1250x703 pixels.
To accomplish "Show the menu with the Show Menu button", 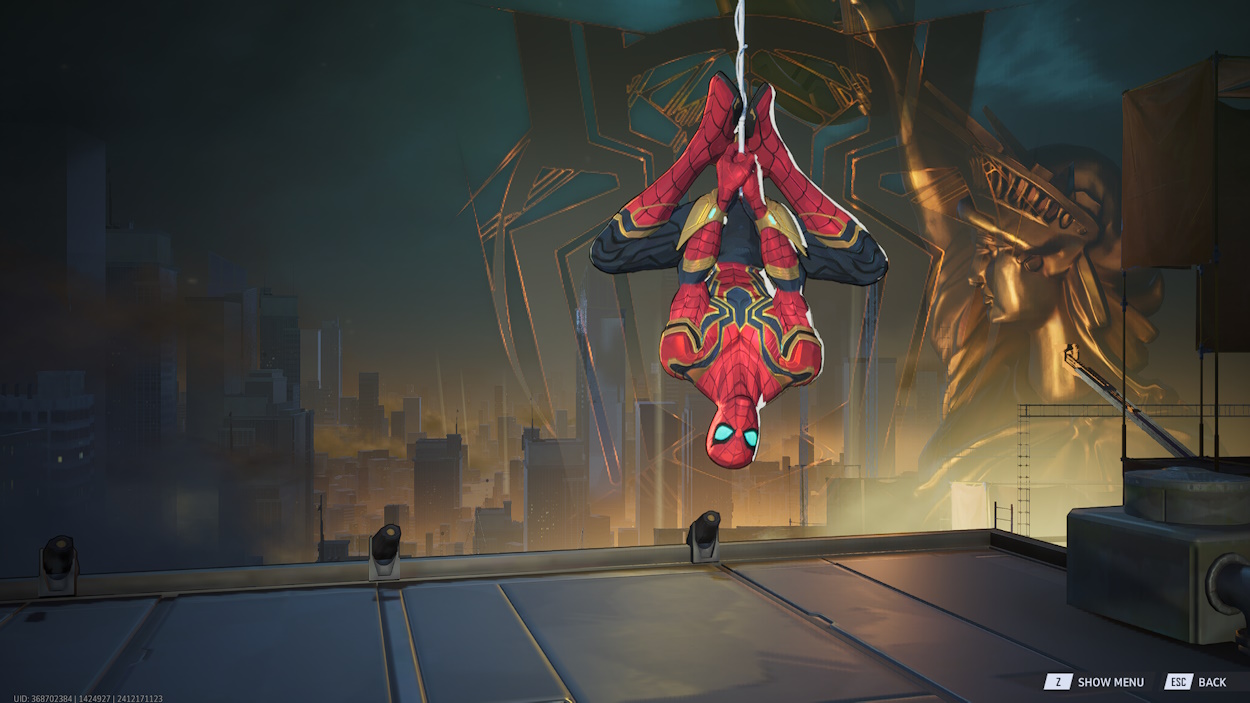I will point(1095,682).
